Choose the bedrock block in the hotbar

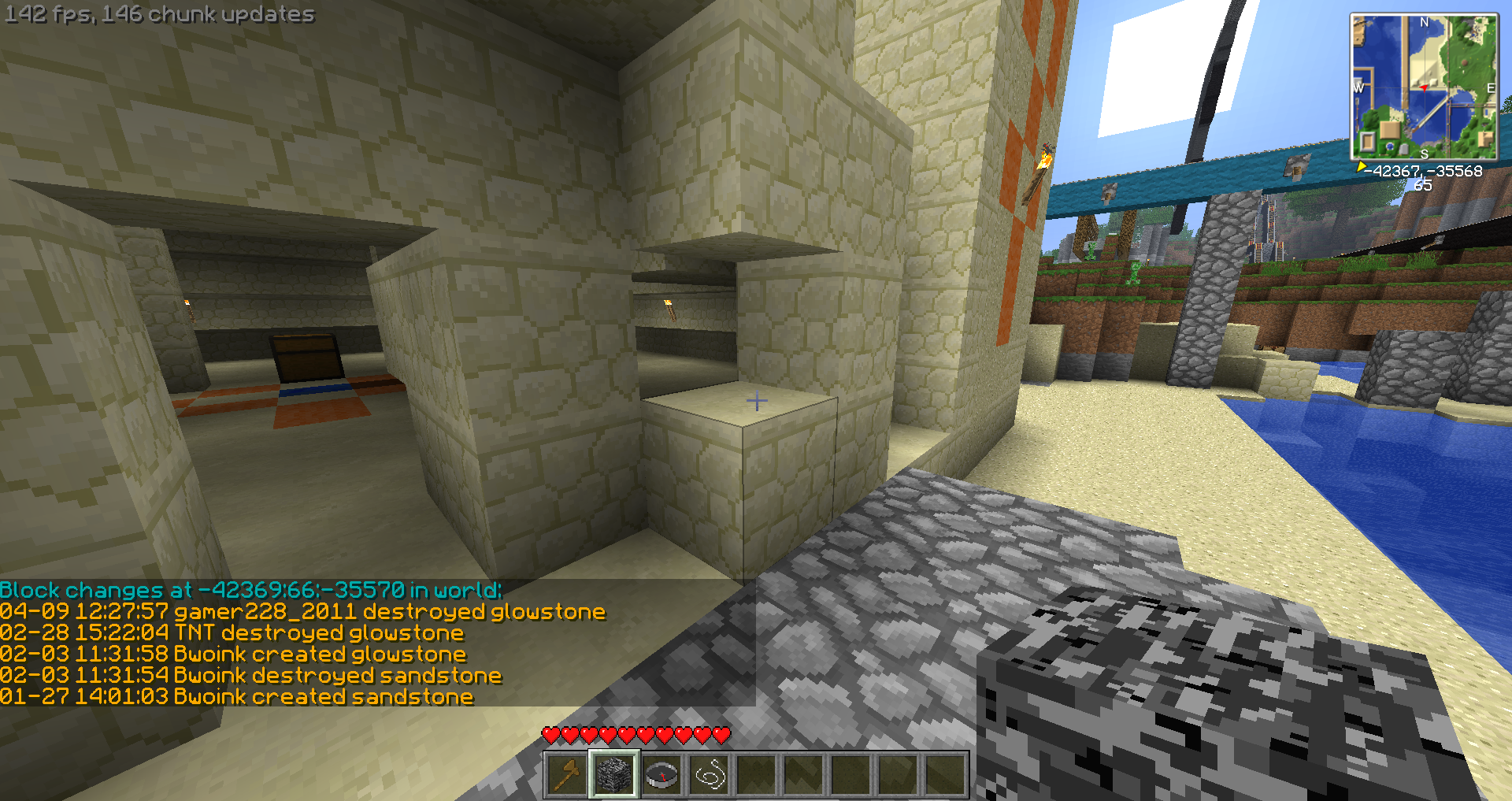point(614,775)
